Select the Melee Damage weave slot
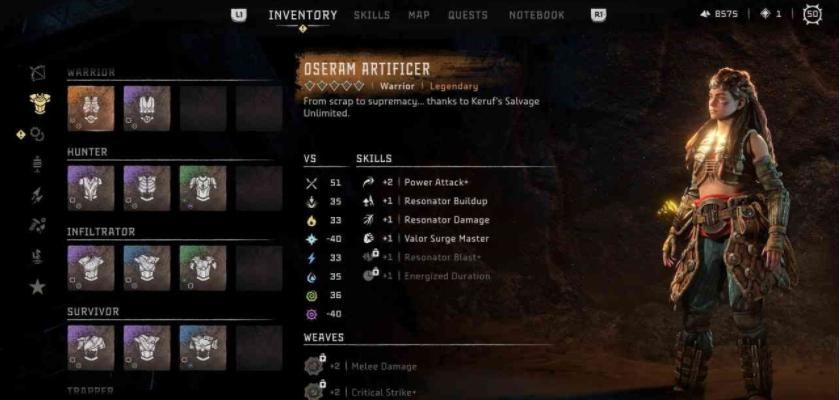 [378, 367]
